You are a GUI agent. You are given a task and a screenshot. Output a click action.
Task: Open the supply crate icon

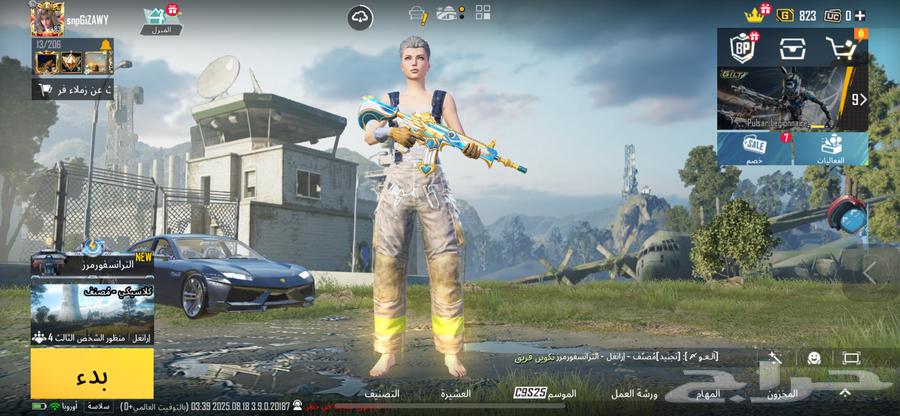pos(793,47)
